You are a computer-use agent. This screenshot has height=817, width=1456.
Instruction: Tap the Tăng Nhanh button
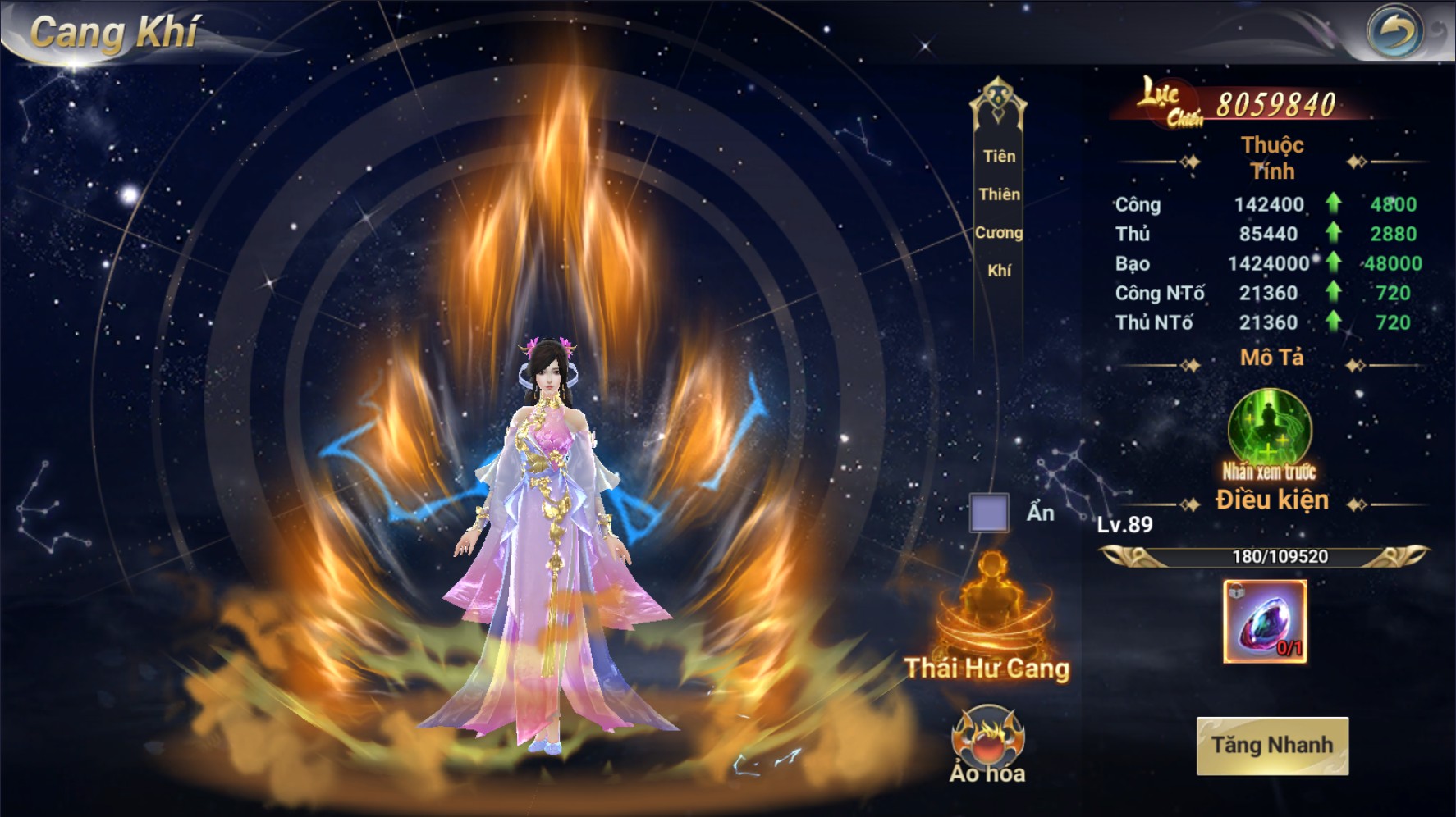[x=1272, y=746]
